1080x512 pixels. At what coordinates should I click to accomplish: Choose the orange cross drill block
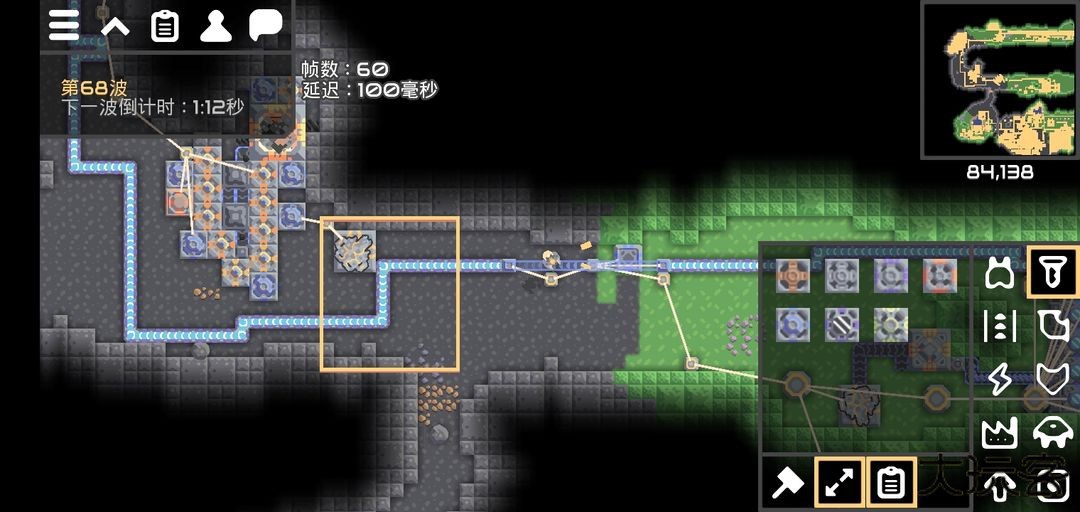click(x=793, y=275)
